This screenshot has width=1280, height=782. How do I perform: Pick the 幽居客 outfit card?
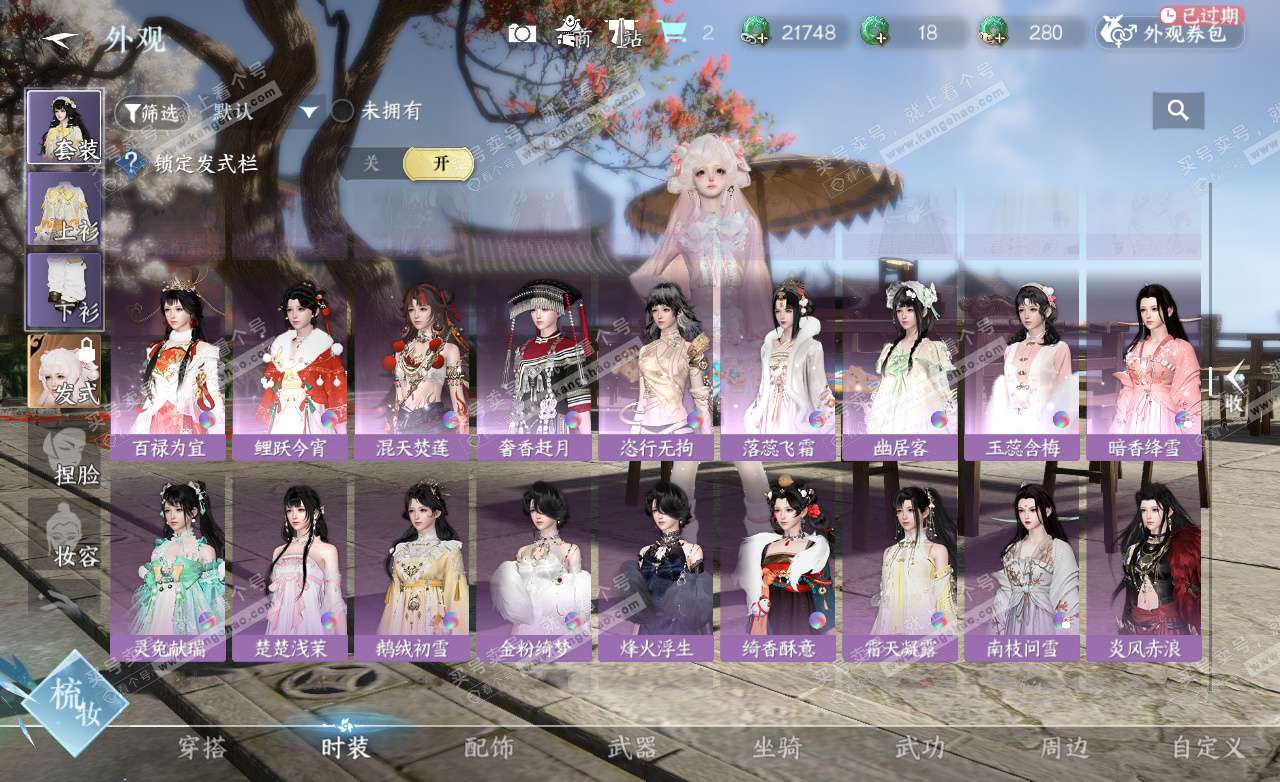pyautogui.click(x=900, y=370)
